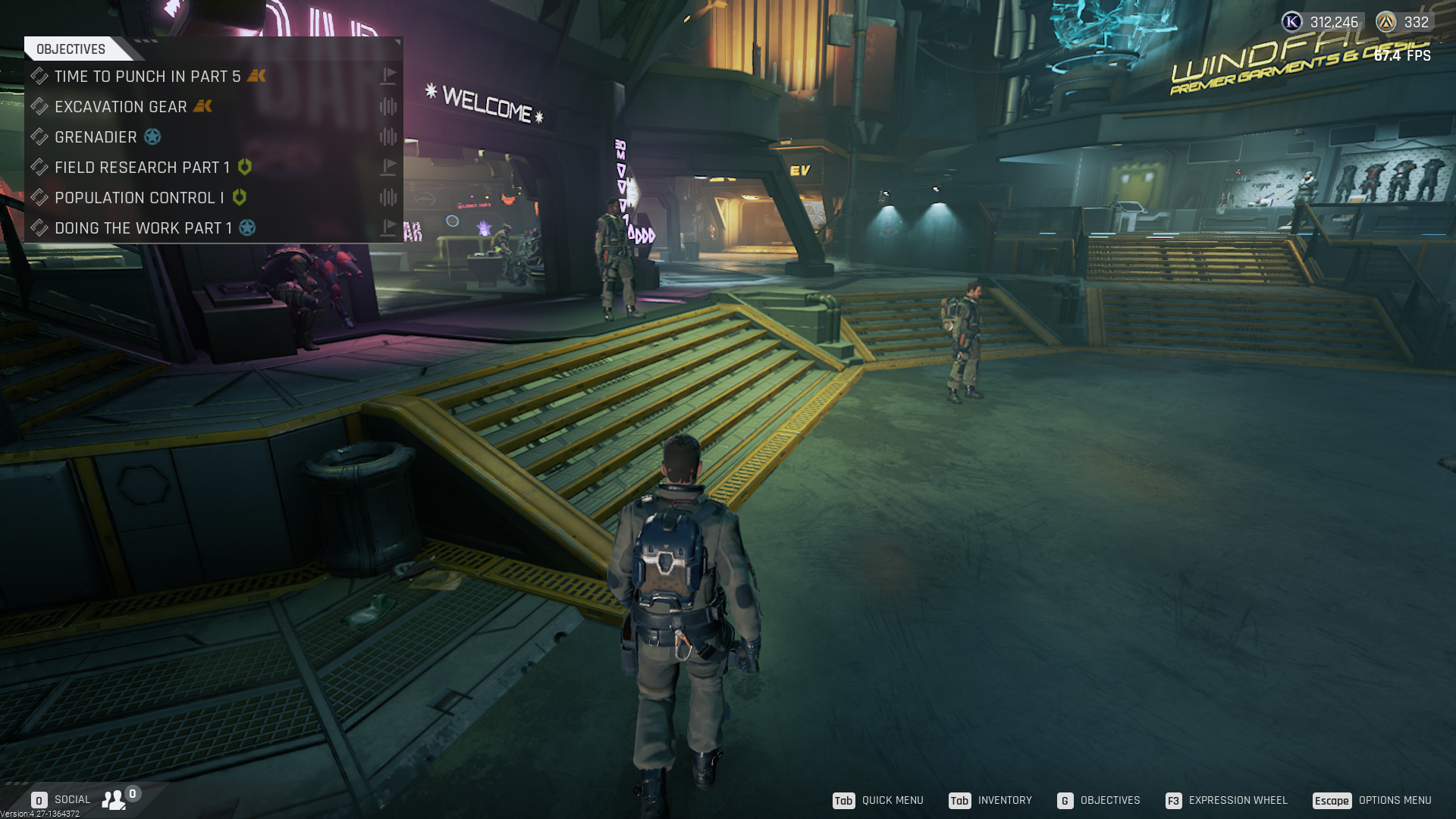The height and width of the screenshot is (819, 1456).
Task: Toggle the tracker icon on Grenadier
Action: [388, 136]
